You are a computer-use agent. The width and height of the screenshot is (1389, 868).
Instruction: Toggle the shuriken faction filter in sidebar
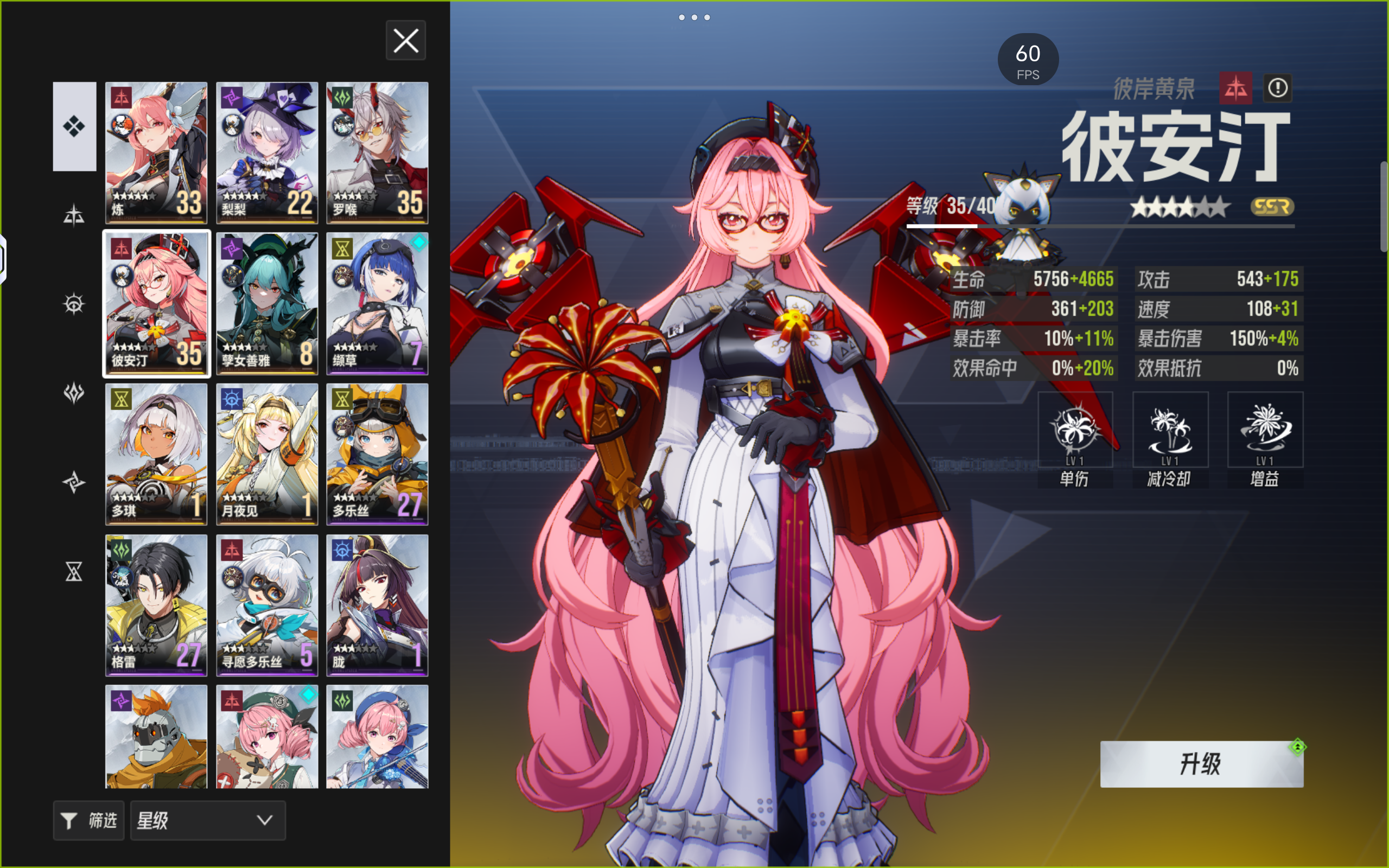tap(75, 482)
